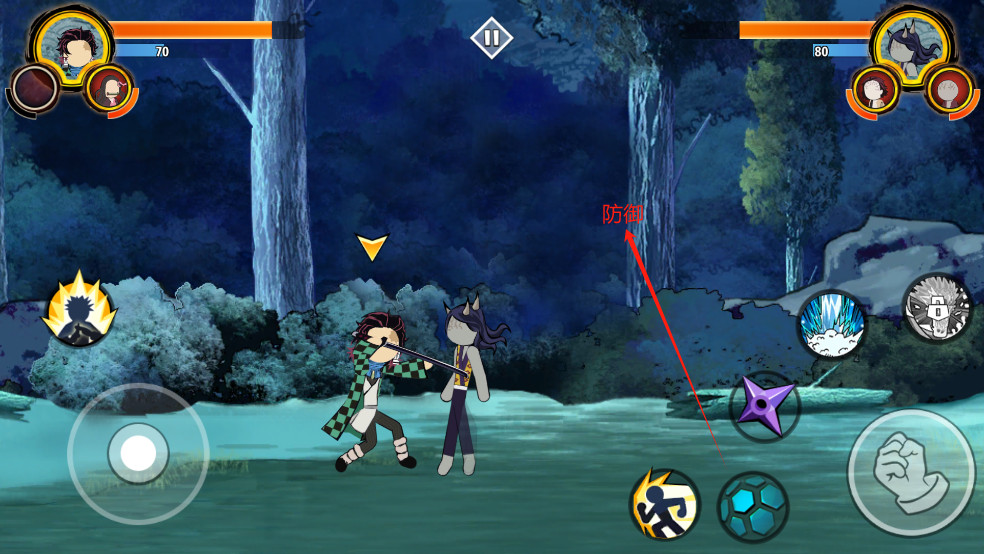Throw the purple shuriken skill
Viewport: 984px width, 554px height.
click(x=764, y=406)
